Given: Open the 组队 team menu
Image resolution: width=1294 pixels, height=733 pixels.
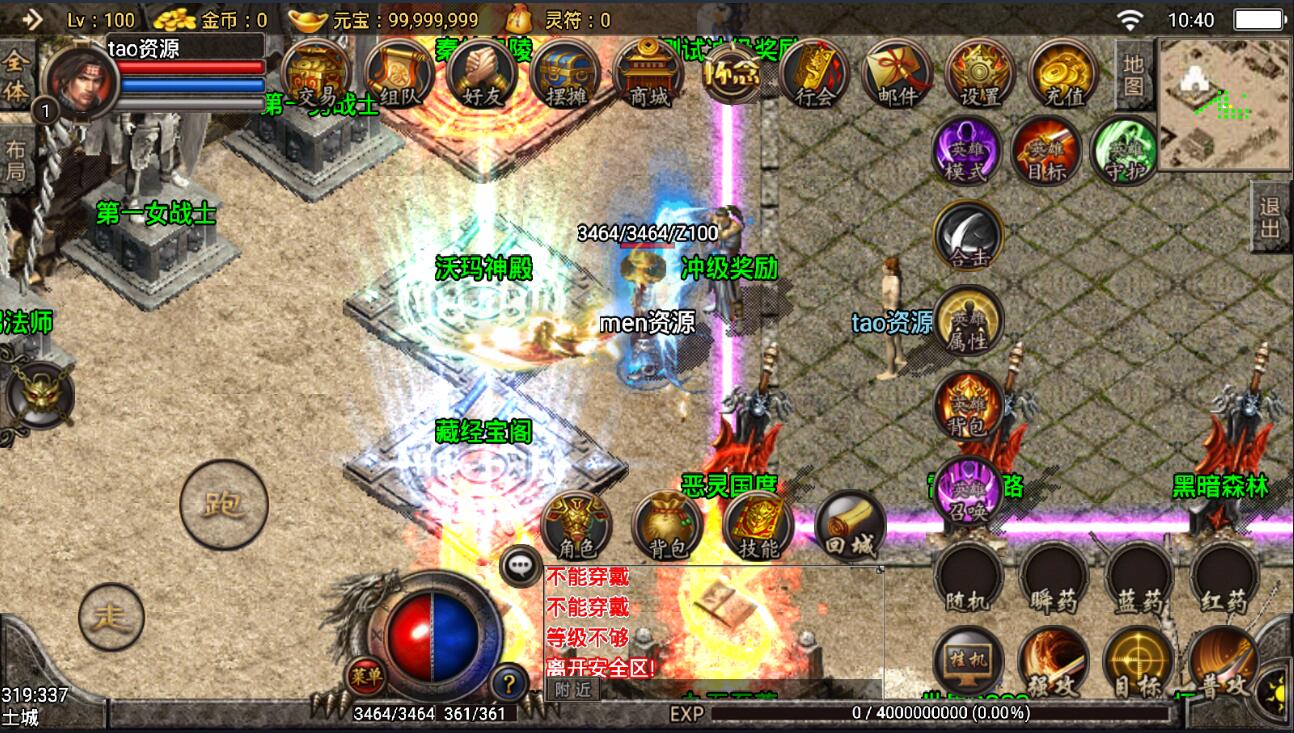Looking at the screenshot, I should pos(399,74).
